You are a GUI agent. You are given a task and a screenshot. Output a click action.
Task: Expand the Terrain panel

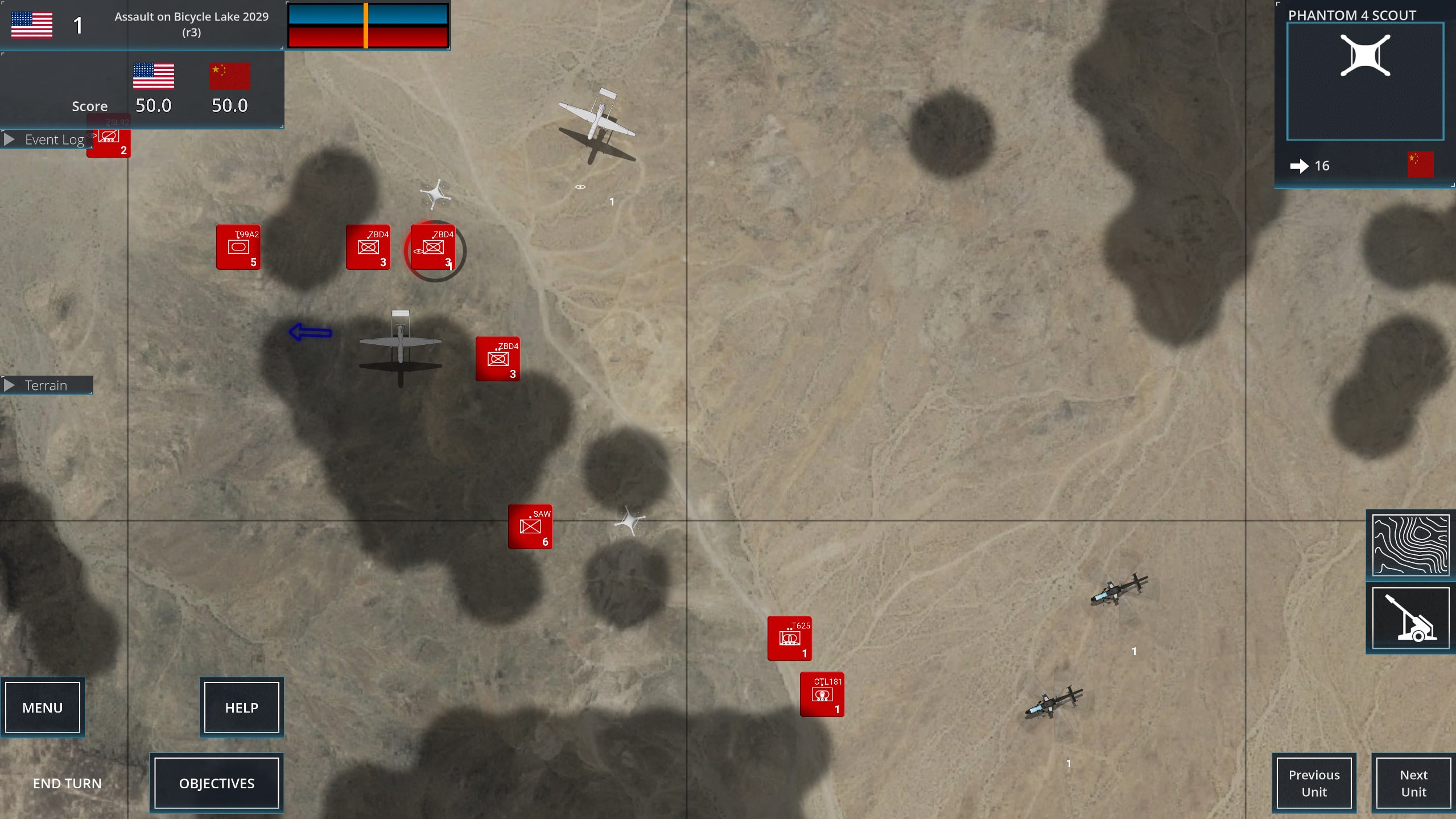47,385
